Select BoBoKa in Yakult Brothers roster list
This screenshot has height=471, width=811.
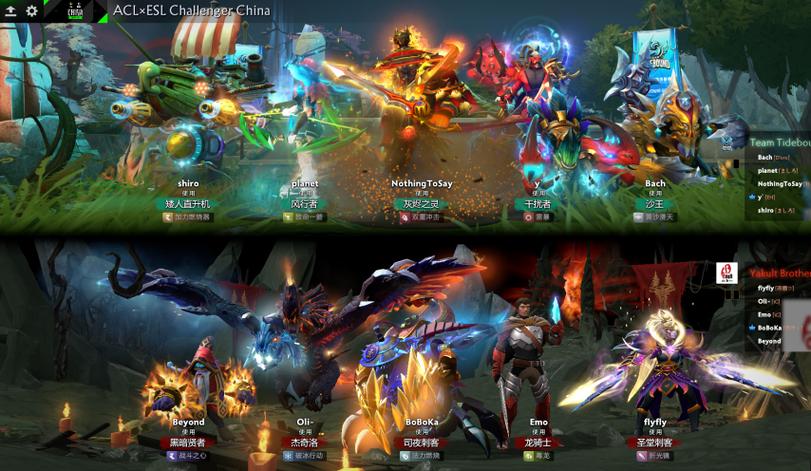pos(770,327)
